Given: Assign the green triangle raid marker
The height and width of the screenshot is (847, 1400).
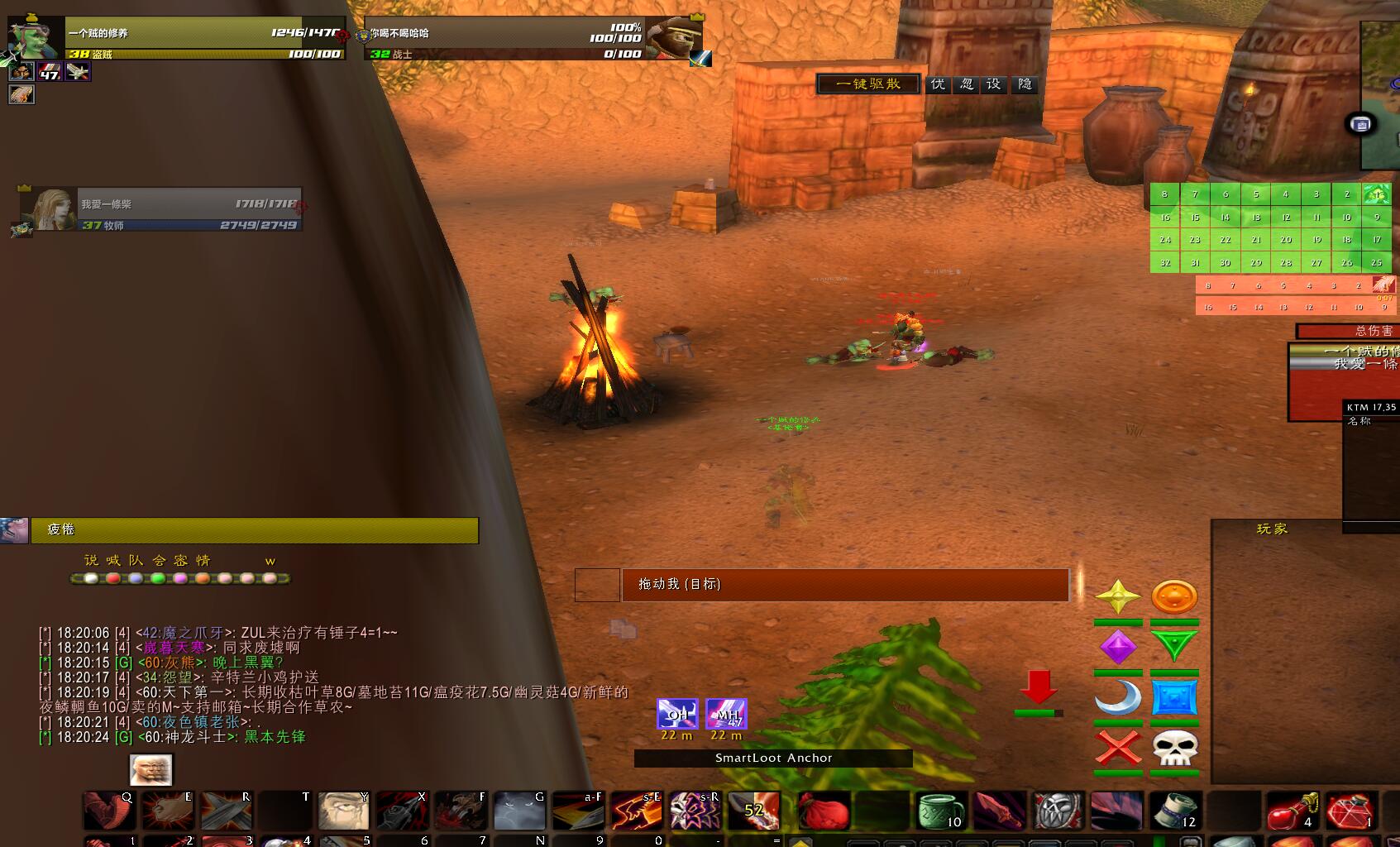Looking at the screenshot, I should (1174, 647).
